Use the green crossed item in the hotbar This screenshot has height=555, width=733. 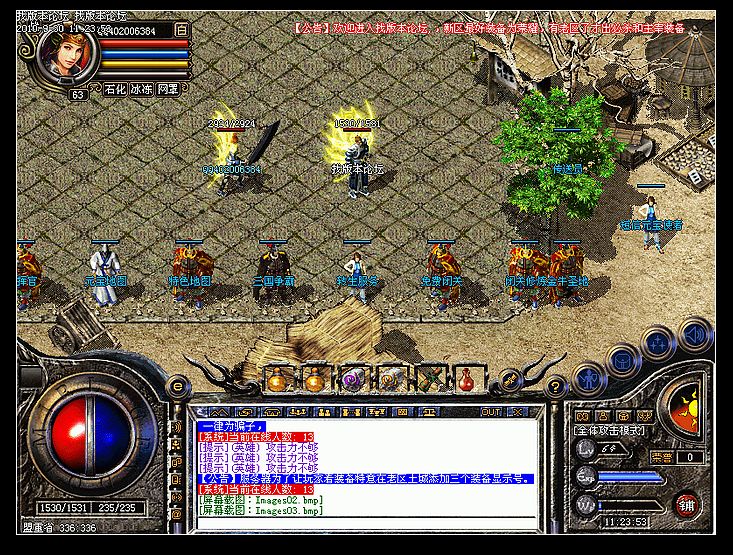pyautogui.click(x=432, y=380)
